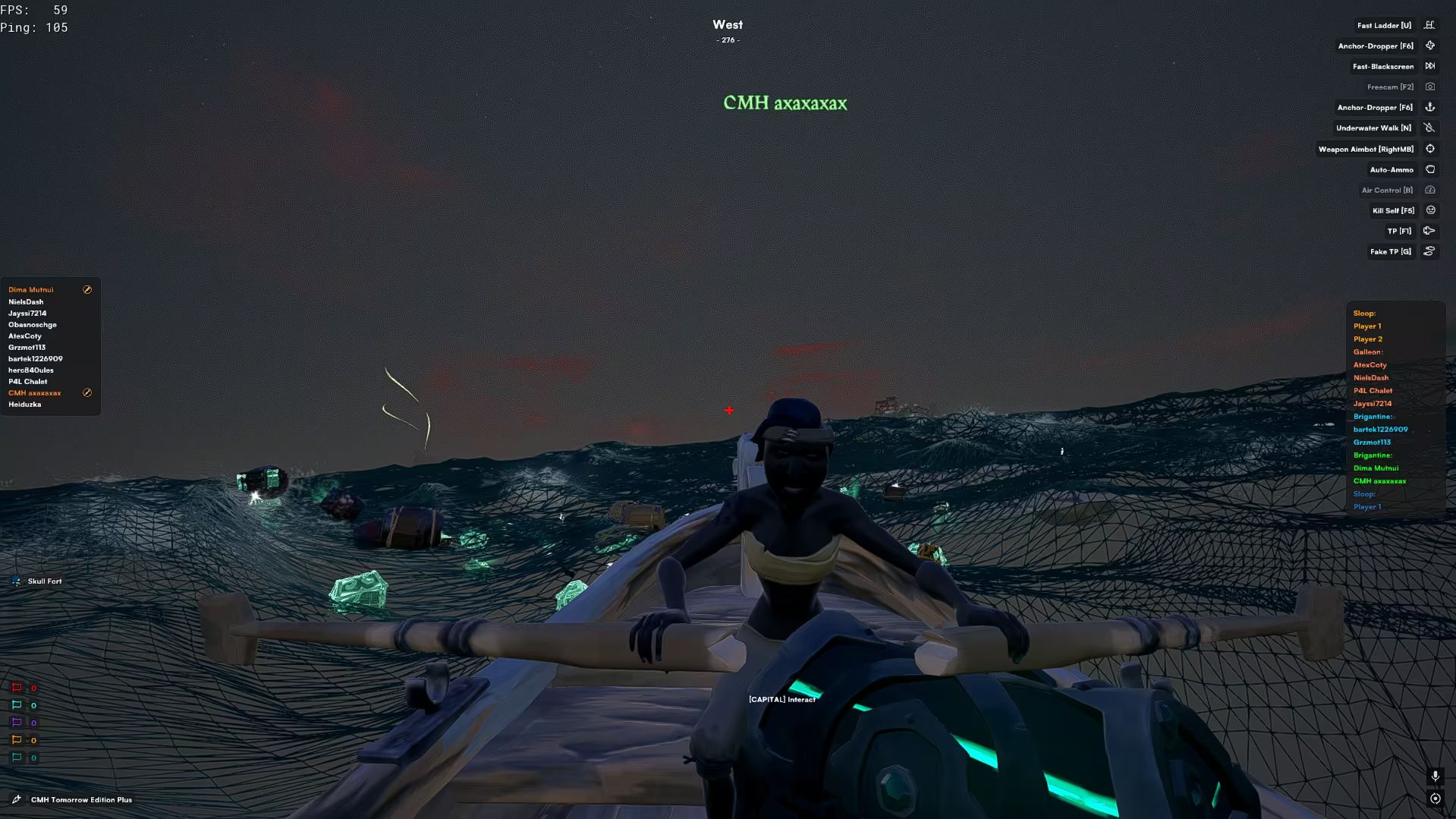Viewport: 1456px width, 819px height.
Task: Toggle the Fast Ladder feature
Action: [1384, 26]
